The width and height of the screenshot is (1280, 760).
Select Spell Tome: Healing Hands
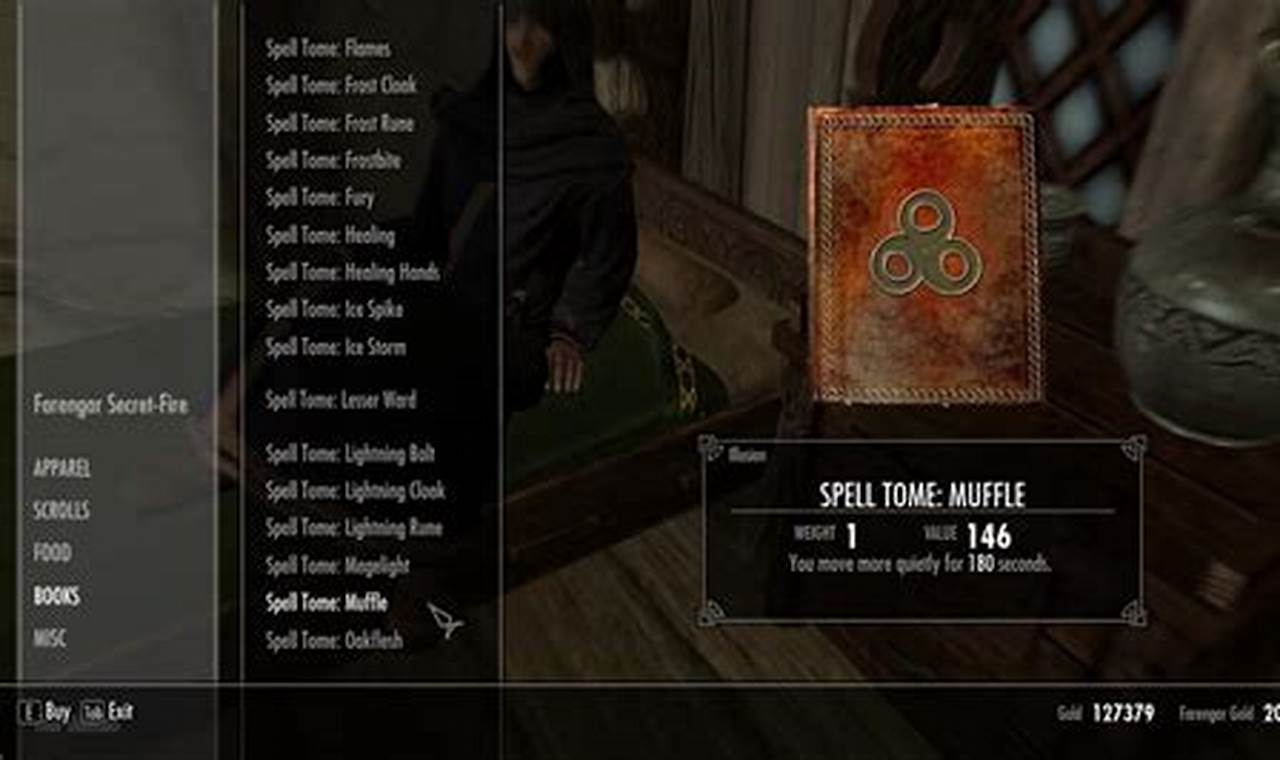point(352,272)
